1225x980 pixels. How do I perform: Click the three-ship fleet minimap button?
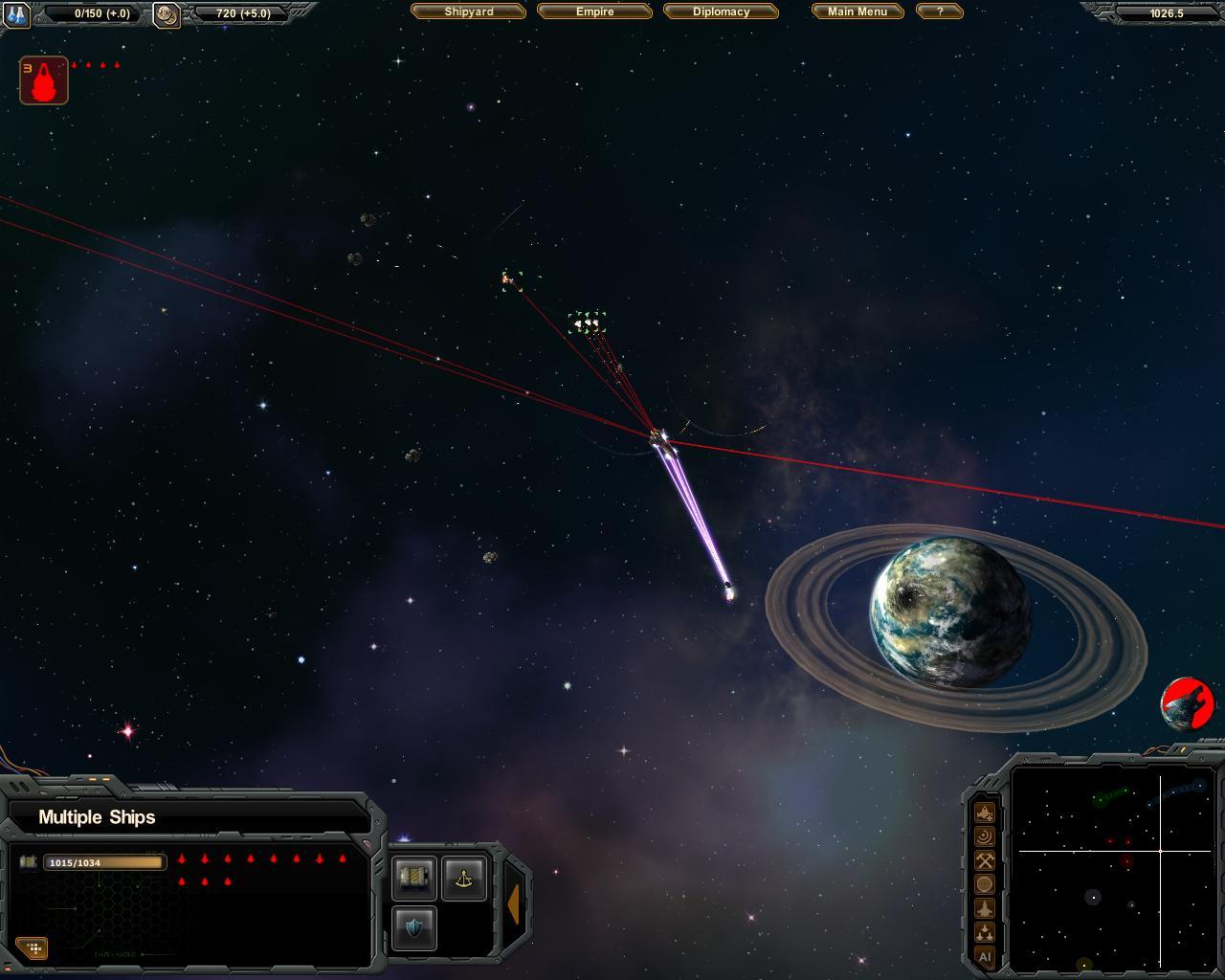click(x=984, y=932)
